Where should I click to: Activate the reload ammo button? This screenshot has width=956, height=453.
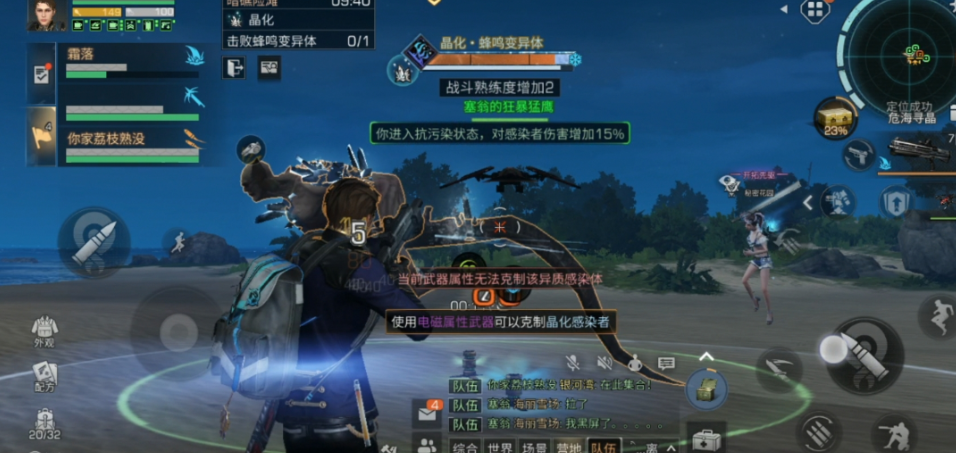click(818, 434)
